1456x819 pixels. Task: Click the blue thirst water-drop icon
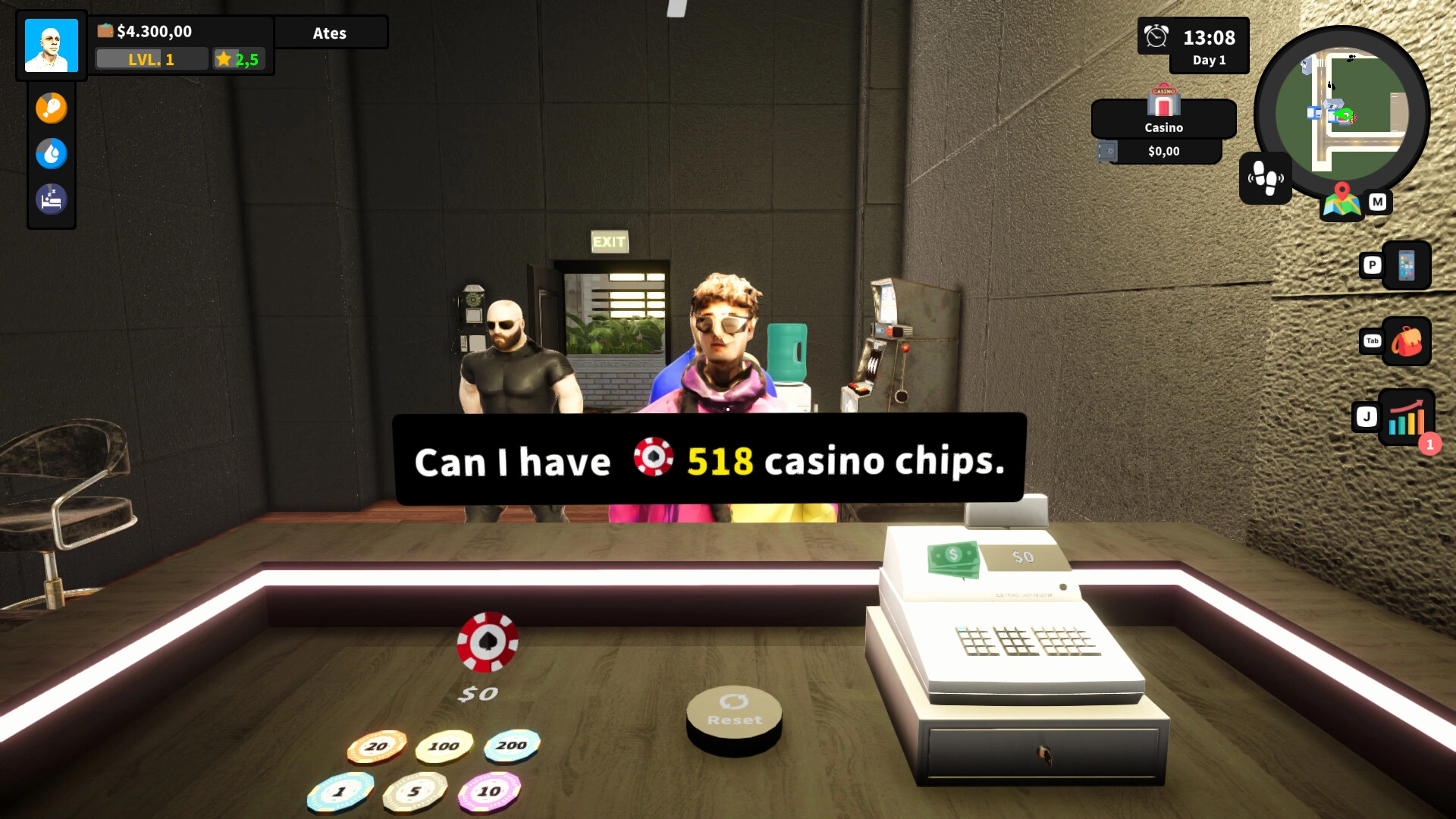coord(51,153)
